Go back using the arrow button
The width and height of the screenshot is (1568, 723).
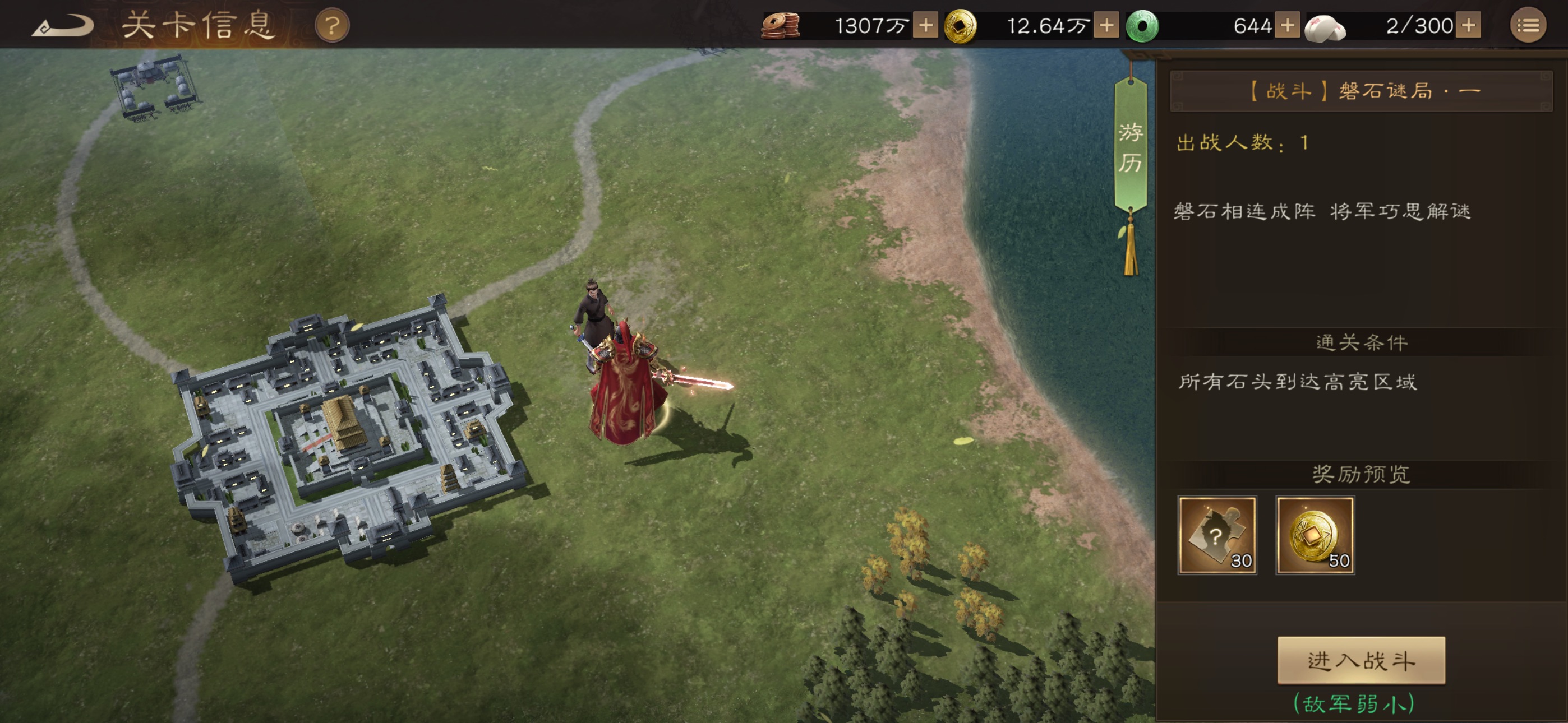pyautogui.click(x=62, y=26)
